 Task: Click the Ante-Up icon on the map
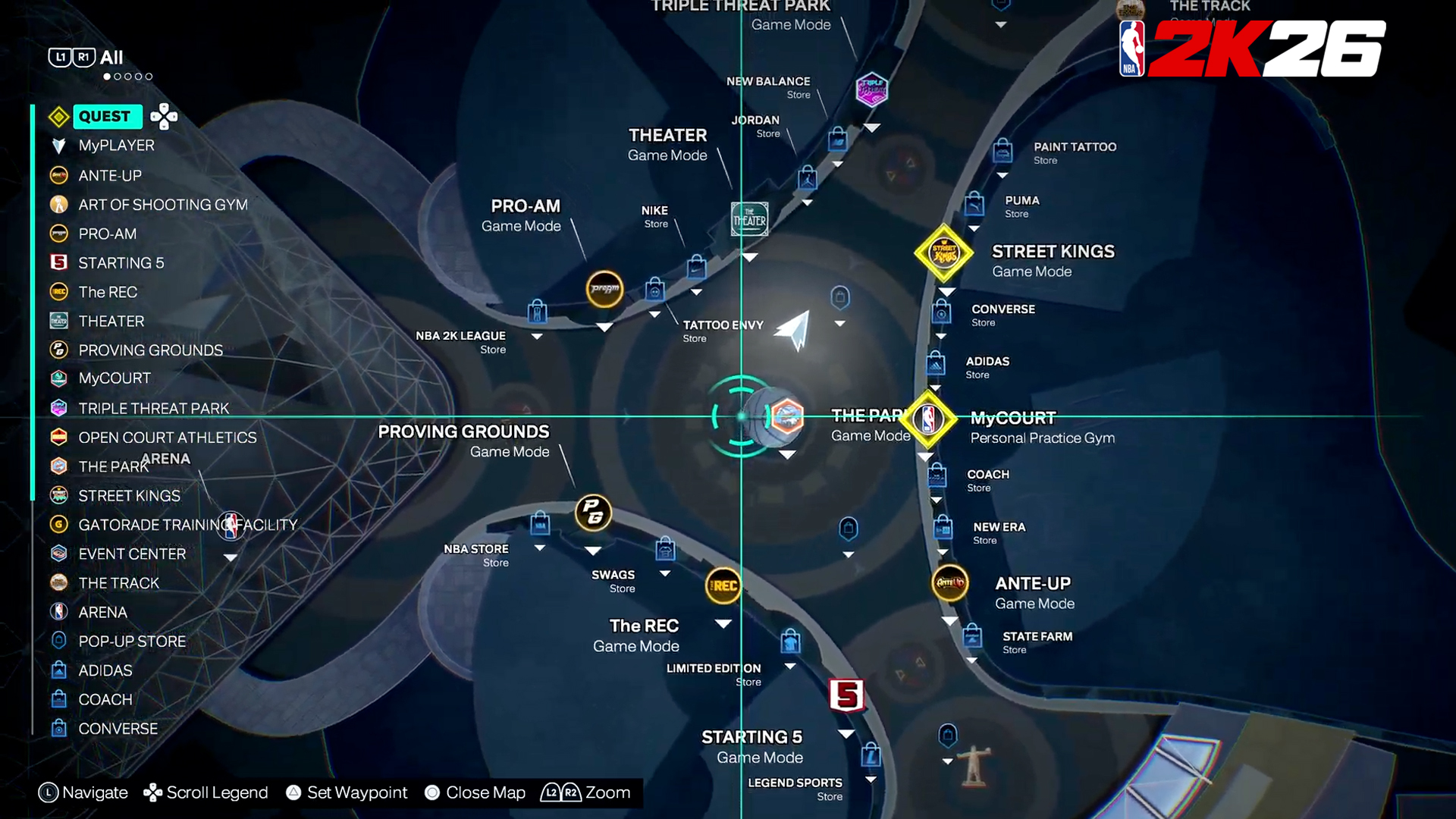click(949, 584)
